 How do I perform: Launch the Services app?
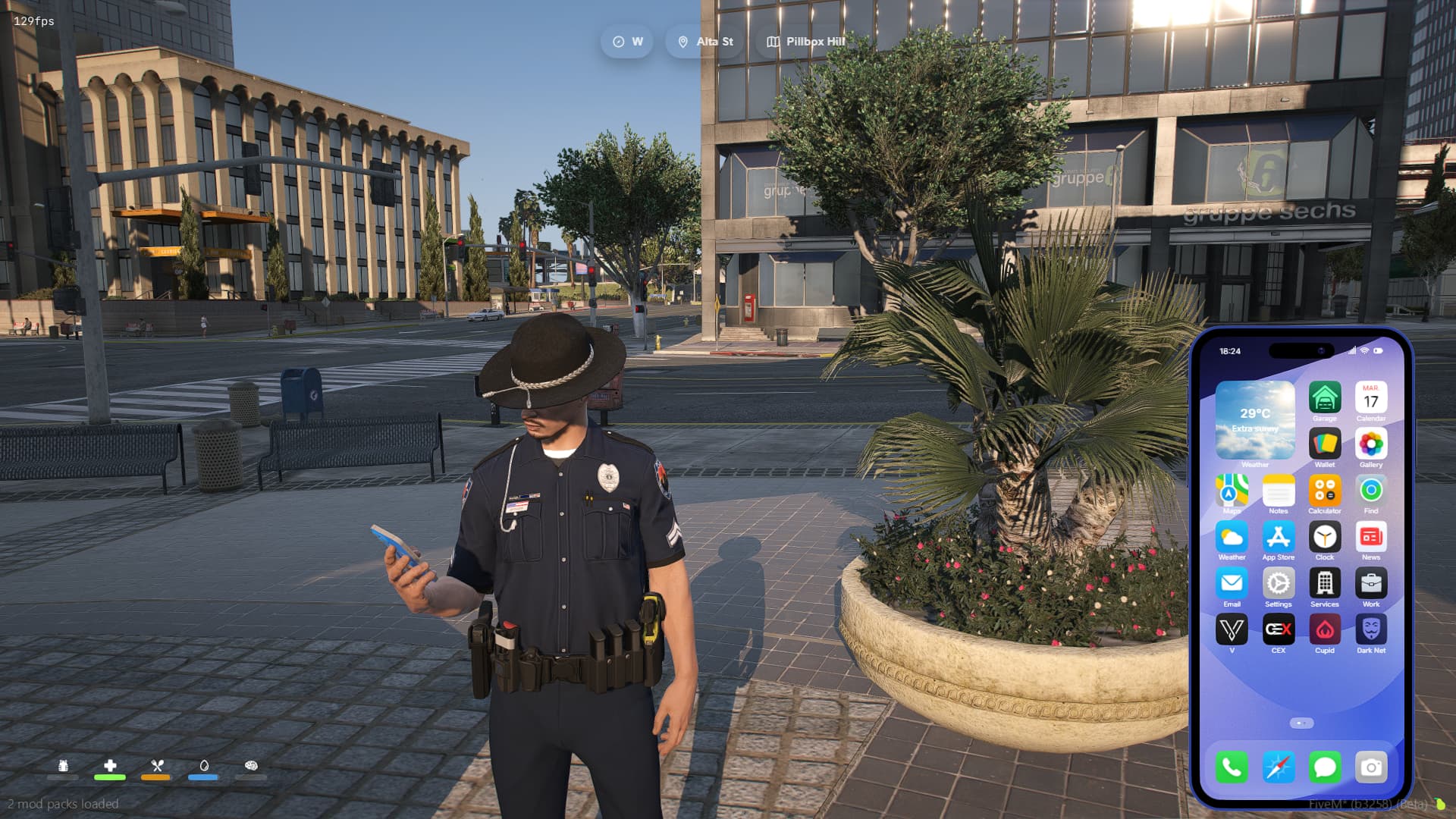[1324, 584]
